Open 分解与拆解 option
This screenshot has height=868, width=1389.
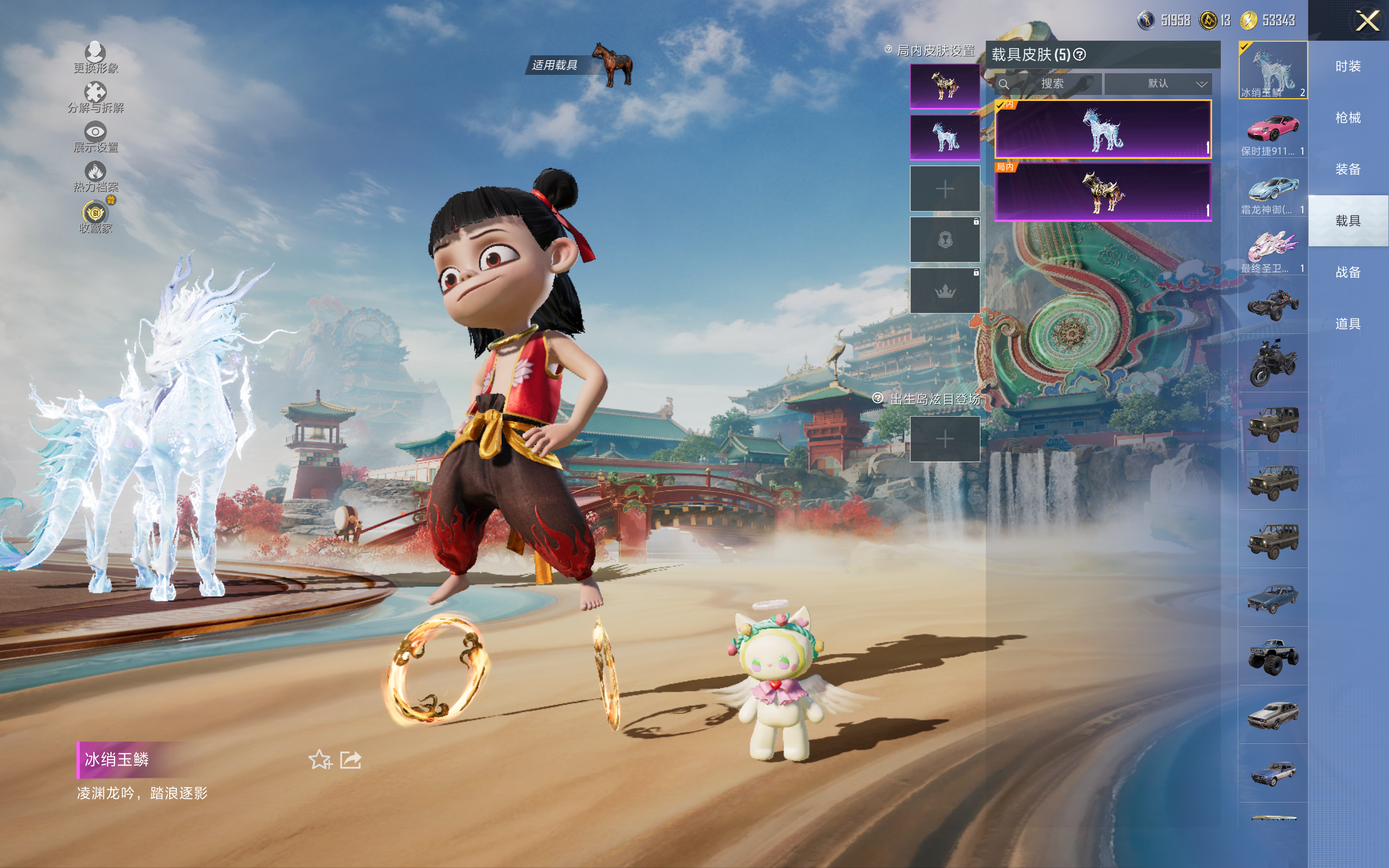click(95, 98)
